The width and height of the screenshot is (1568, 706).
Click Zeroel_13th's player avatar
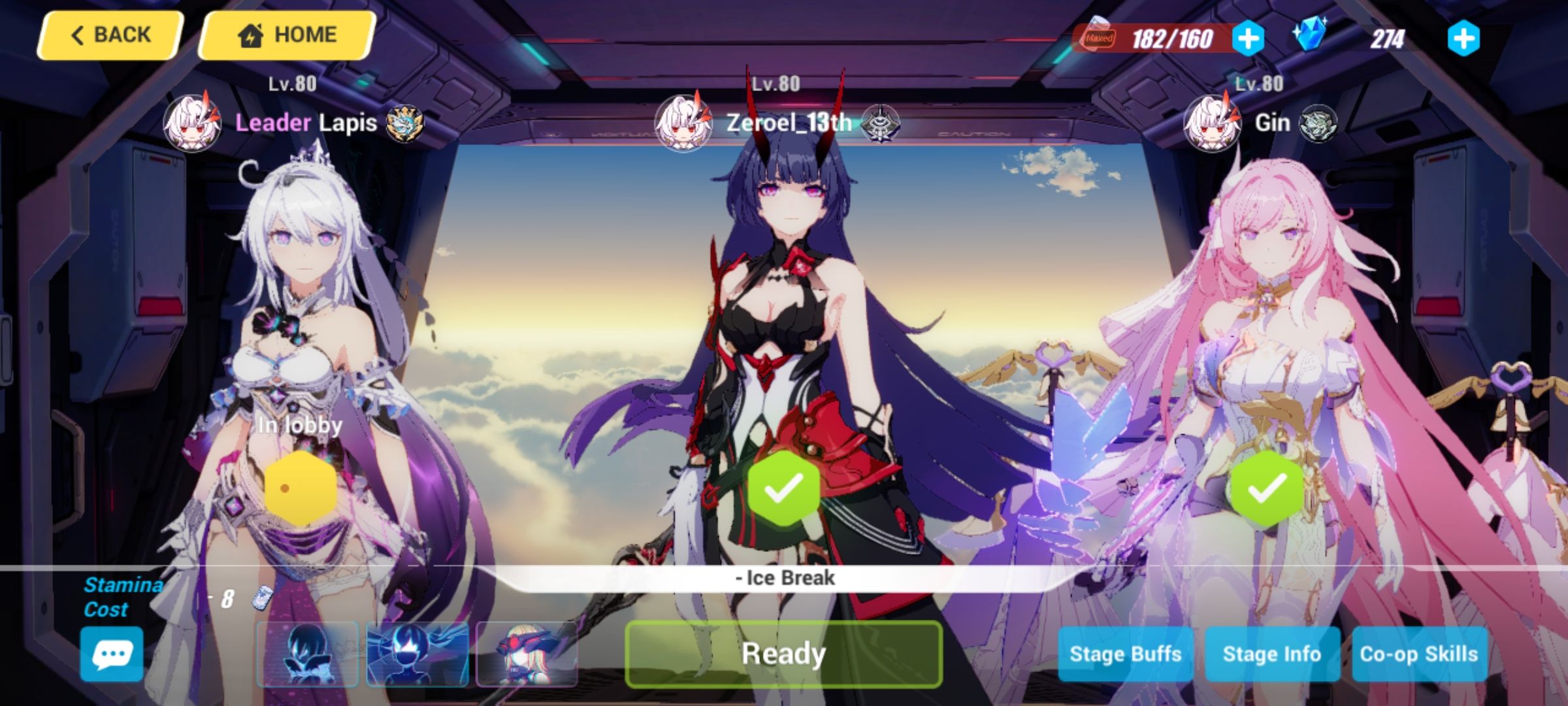pos(684,123)
